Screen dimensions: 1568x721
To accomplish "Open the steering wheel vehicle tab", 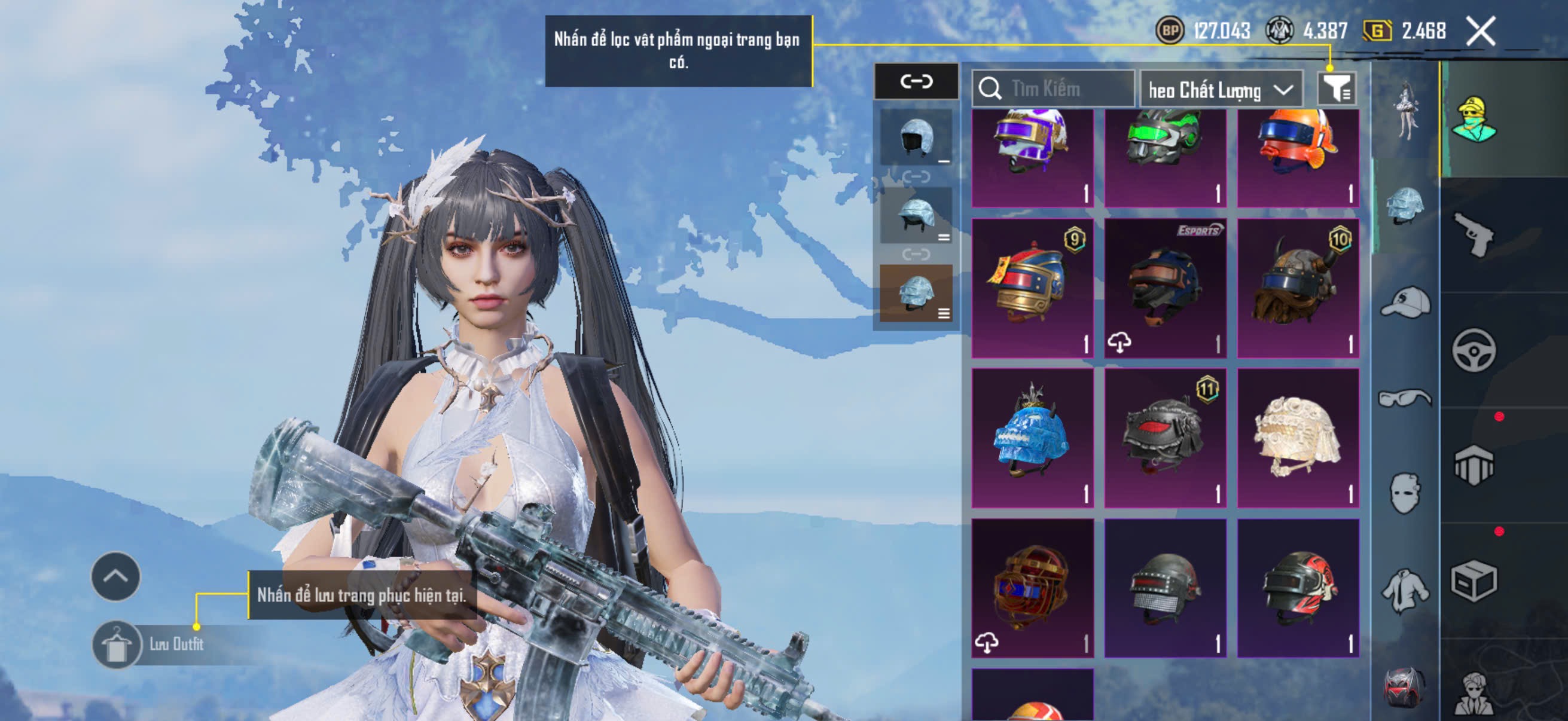I will tap(1474, 350).
